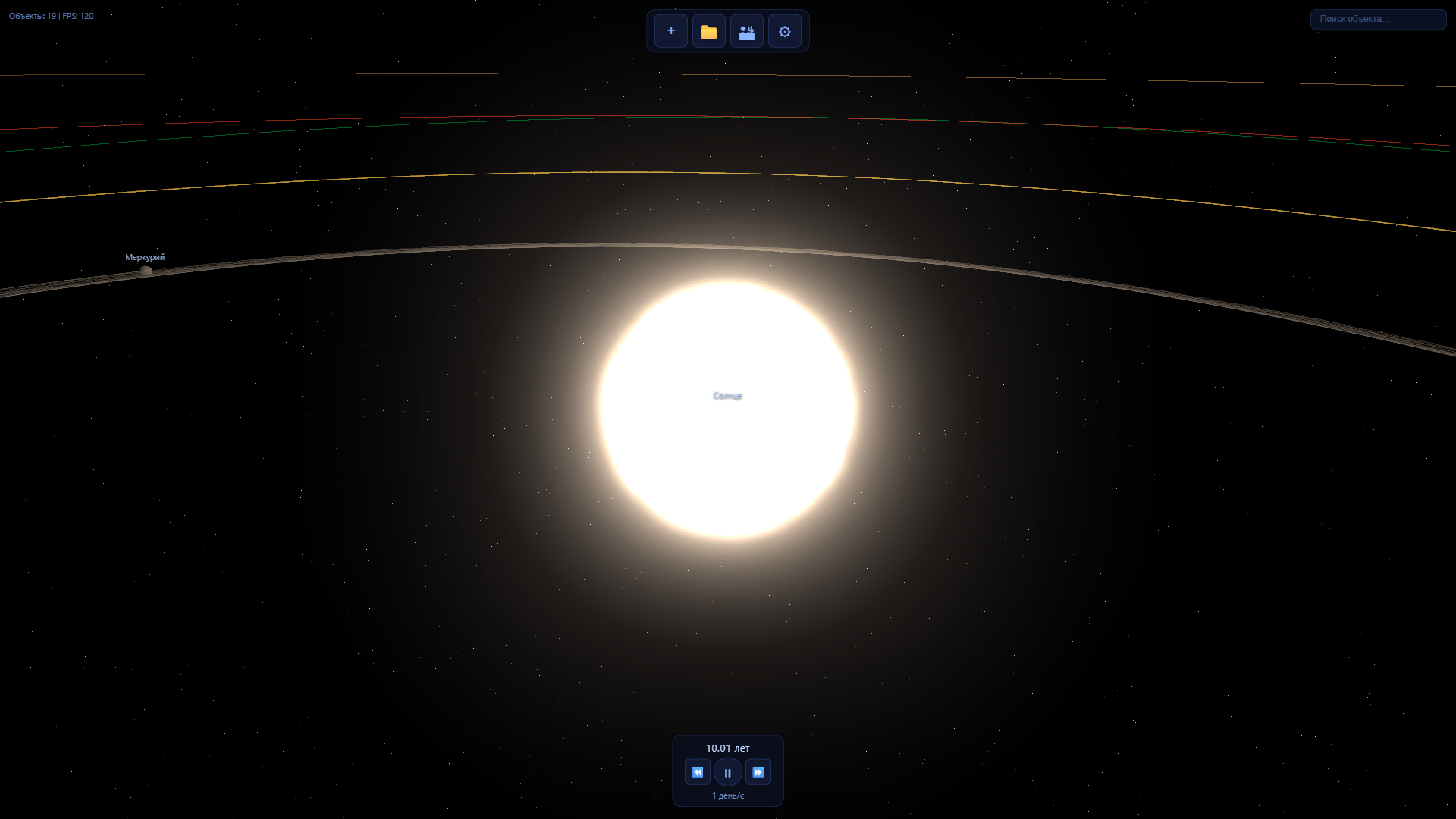Viewport: 1456px width, 819px height.
Task: Open a saved scene via the folder icon
Action: (x=708, y=31)
